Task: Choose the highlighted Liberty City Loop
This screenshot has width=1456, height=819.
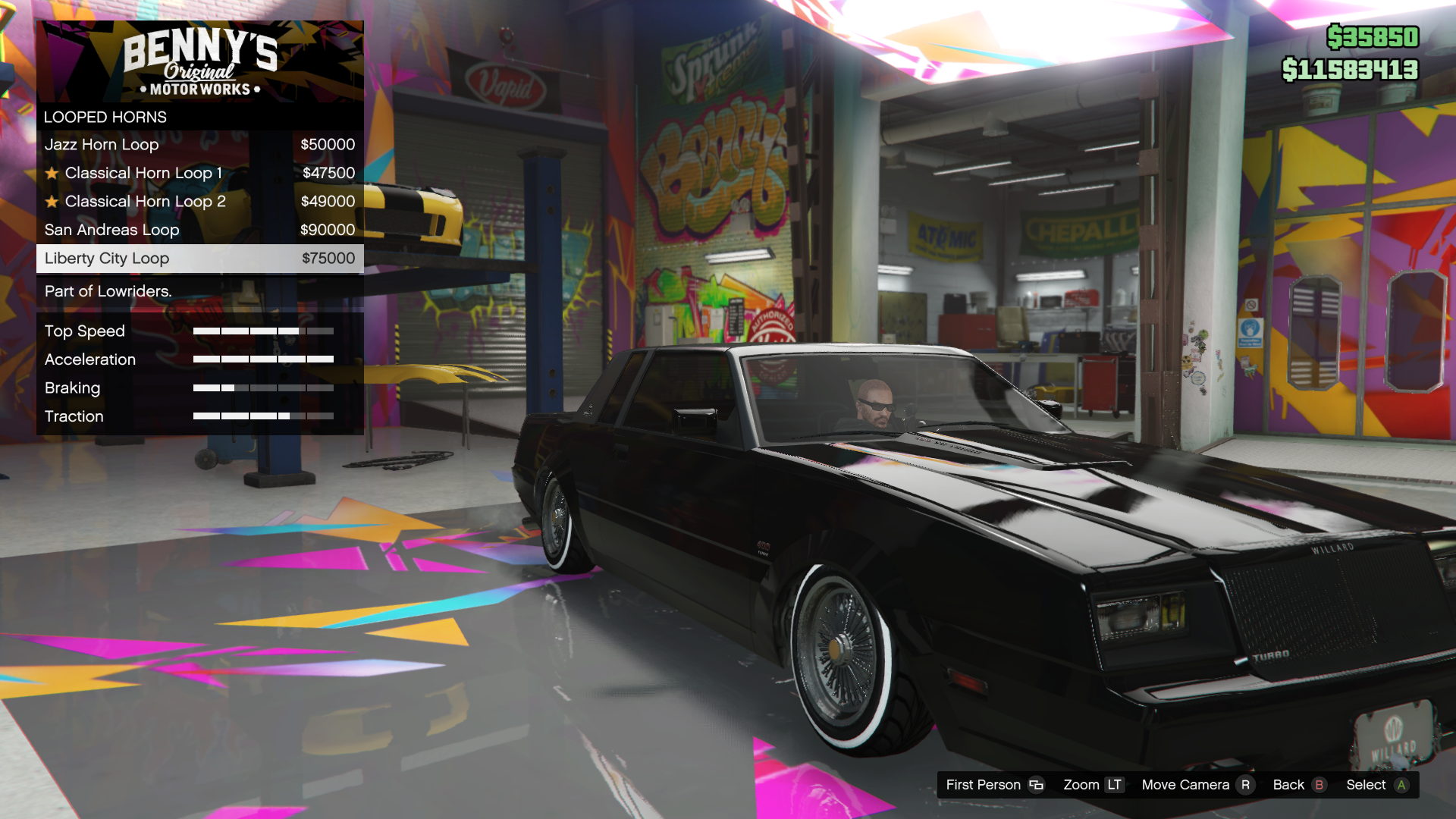Action: [x=107, y=258]
